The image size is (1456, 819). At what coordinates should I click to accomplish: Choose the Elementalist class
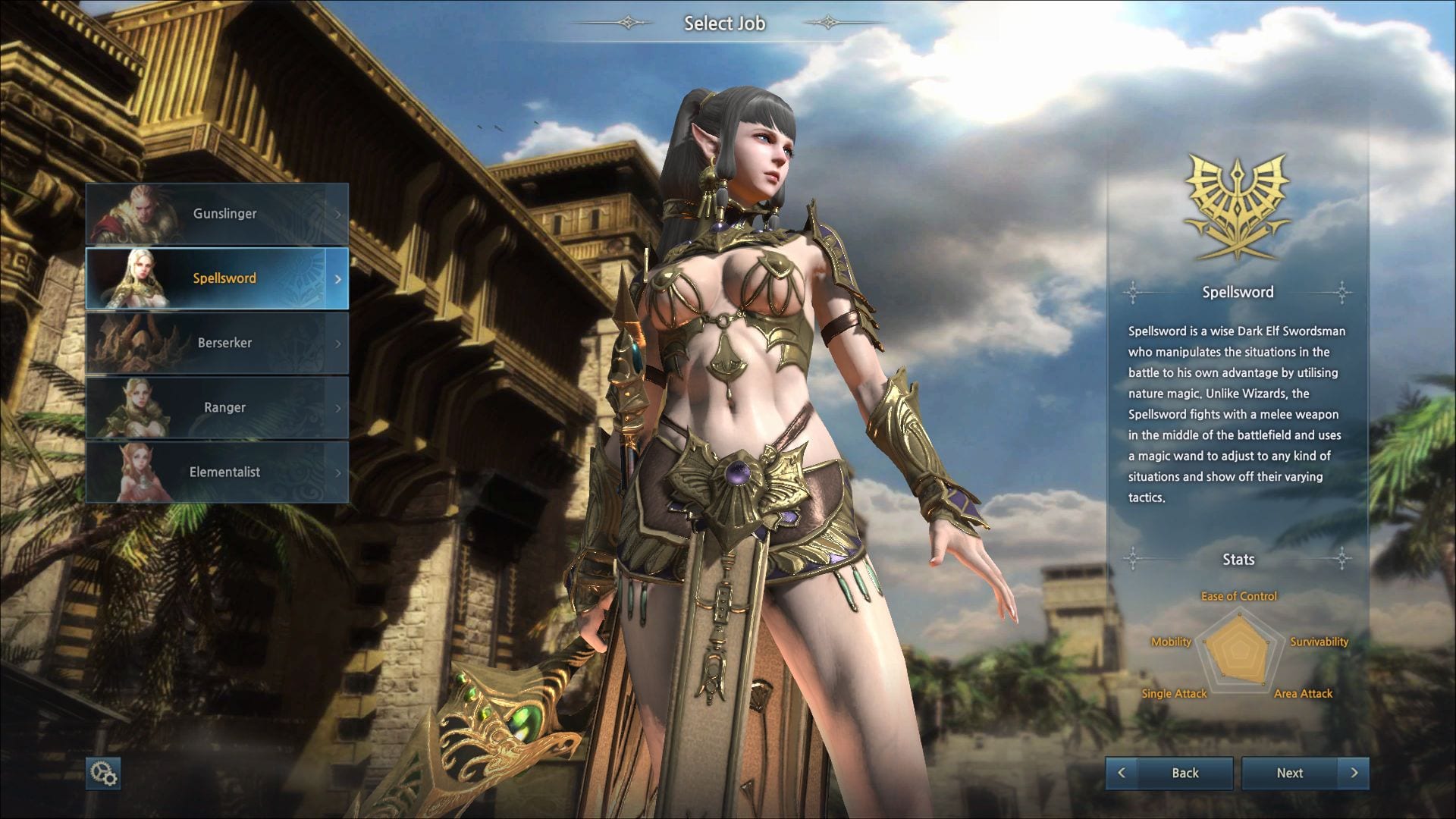click(217, 472)
